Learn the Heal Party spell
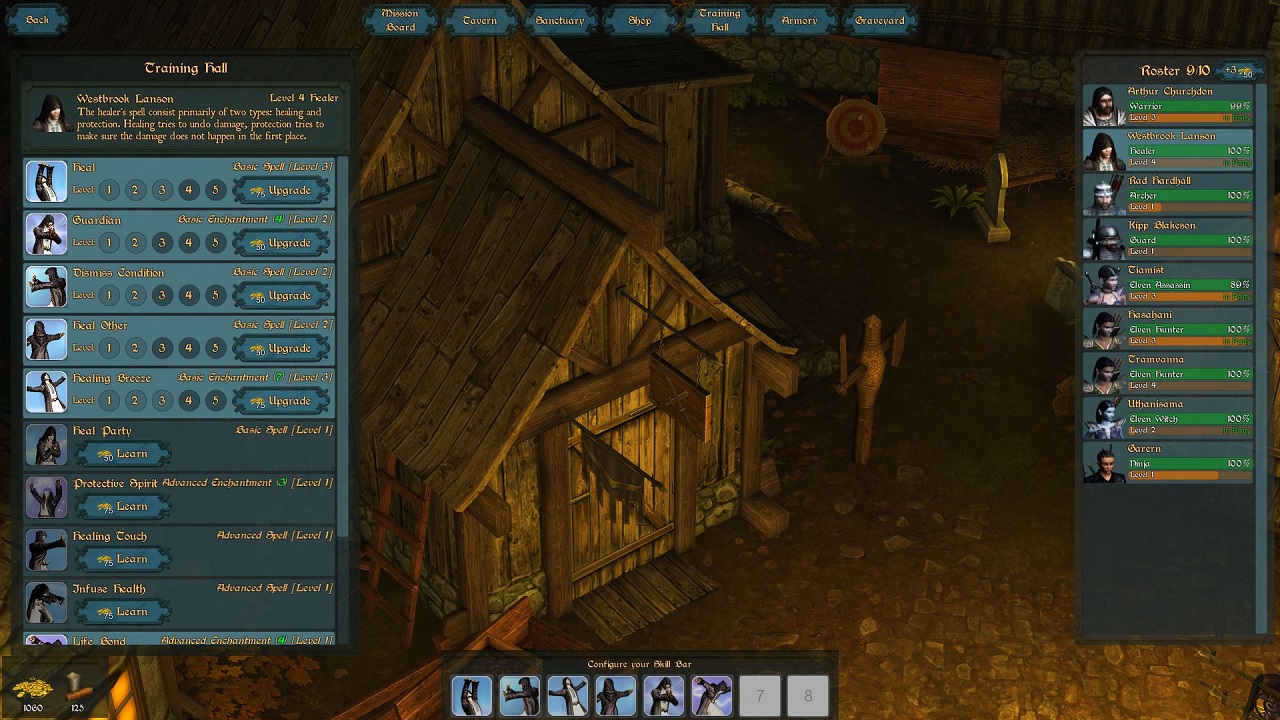Image resolution: width=1280 pixels, height=720 pixels. pos(123,454)
